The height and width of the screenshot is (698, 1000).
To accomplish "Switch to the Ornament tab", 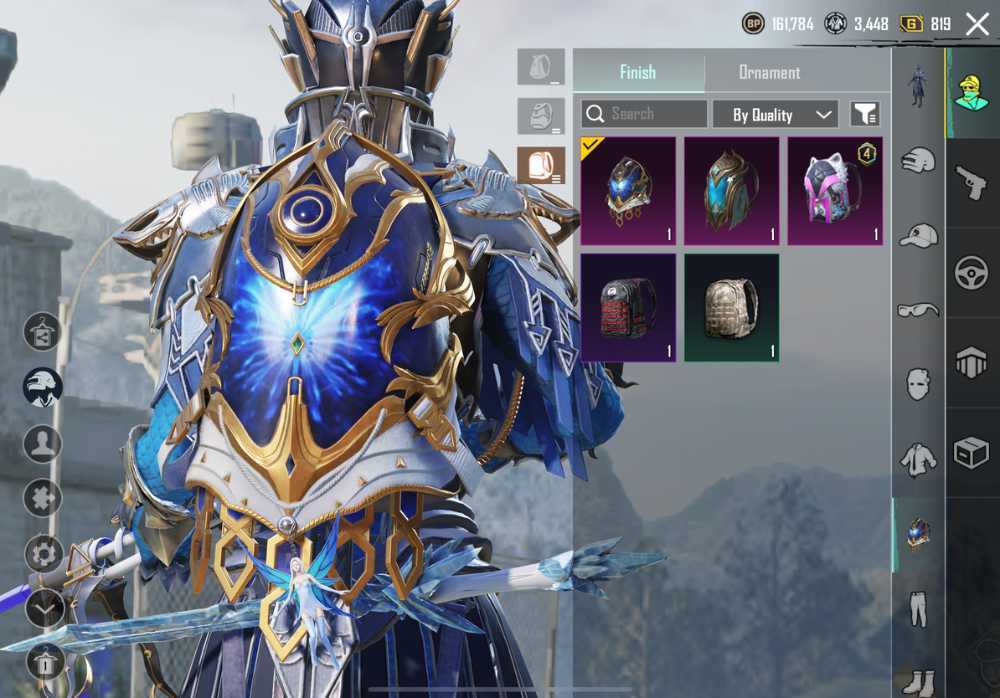I will (x=769, y=72).
